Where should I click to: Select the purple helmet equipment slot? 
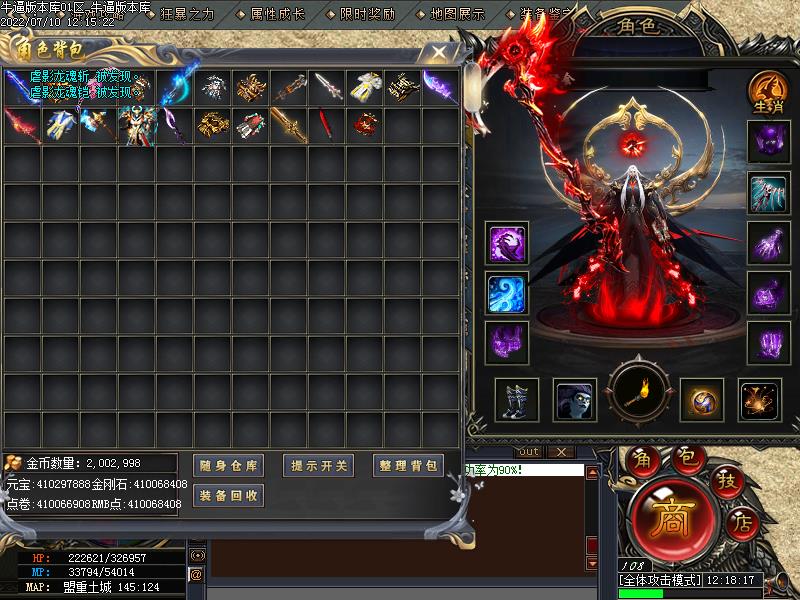768,142
